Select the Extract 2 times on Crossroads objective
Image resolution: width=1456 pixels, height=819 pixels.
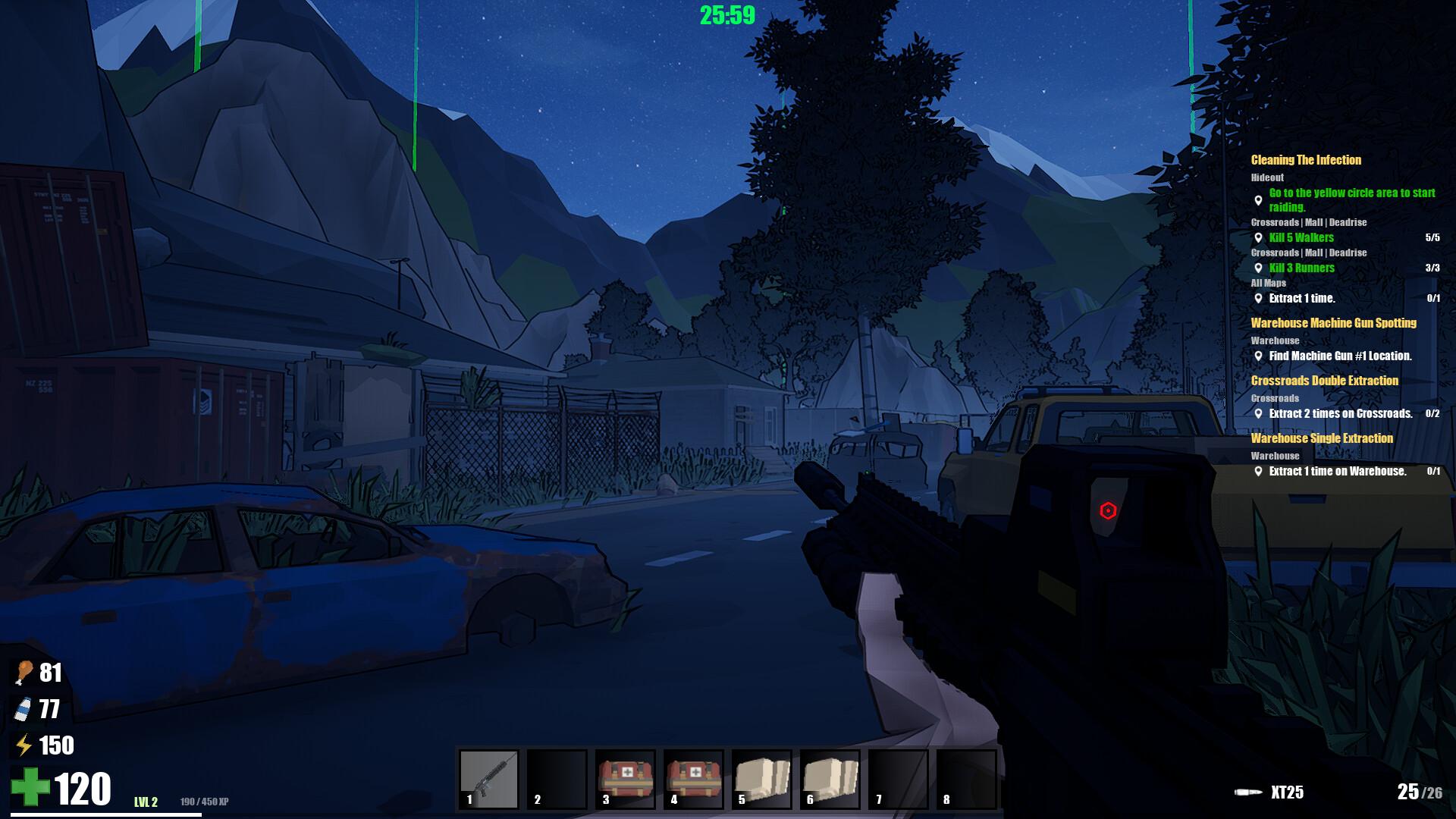(1340, 413)
